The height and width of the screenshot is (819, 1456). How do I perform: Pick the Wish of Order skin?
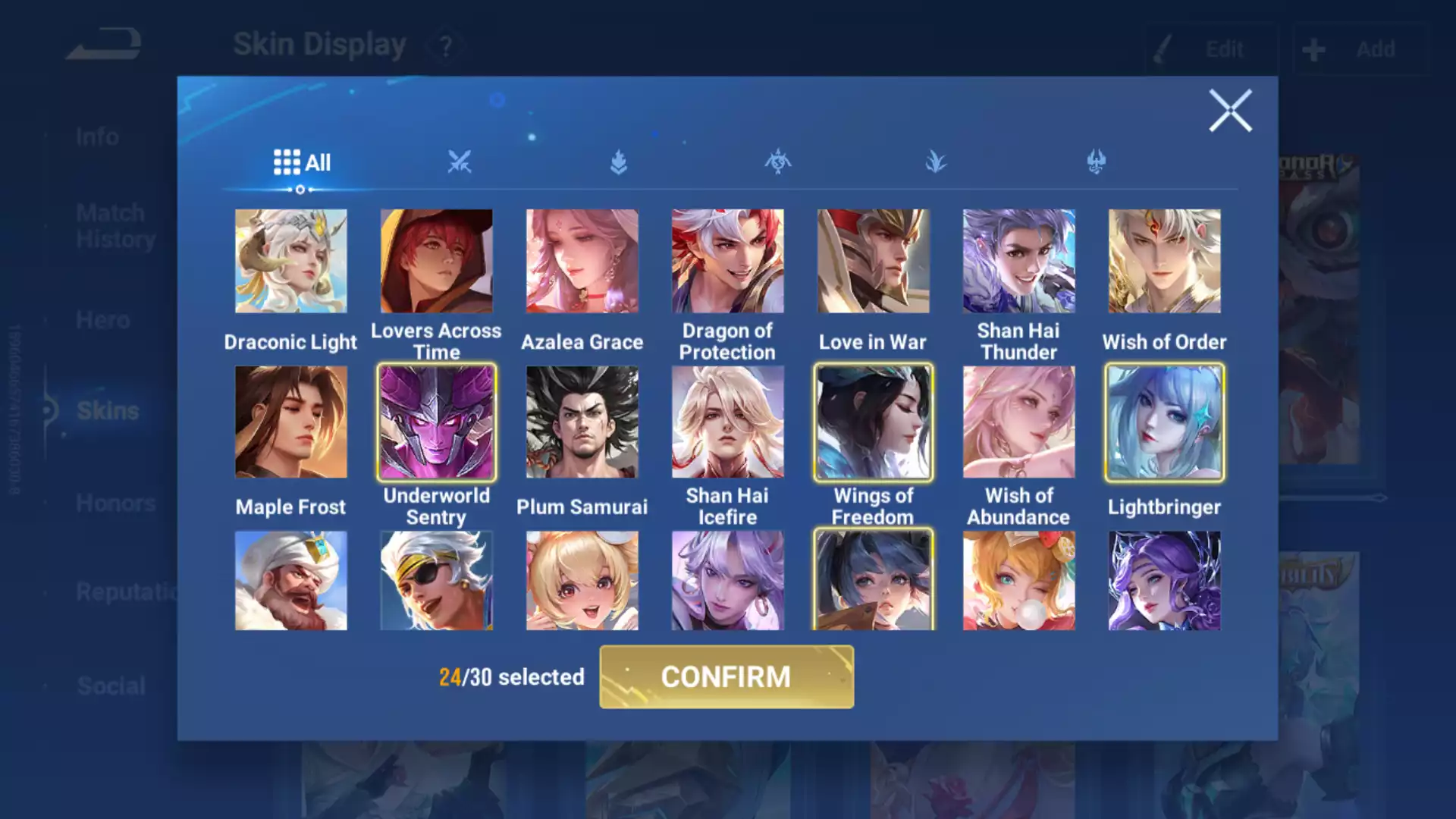pos(1164,262)
